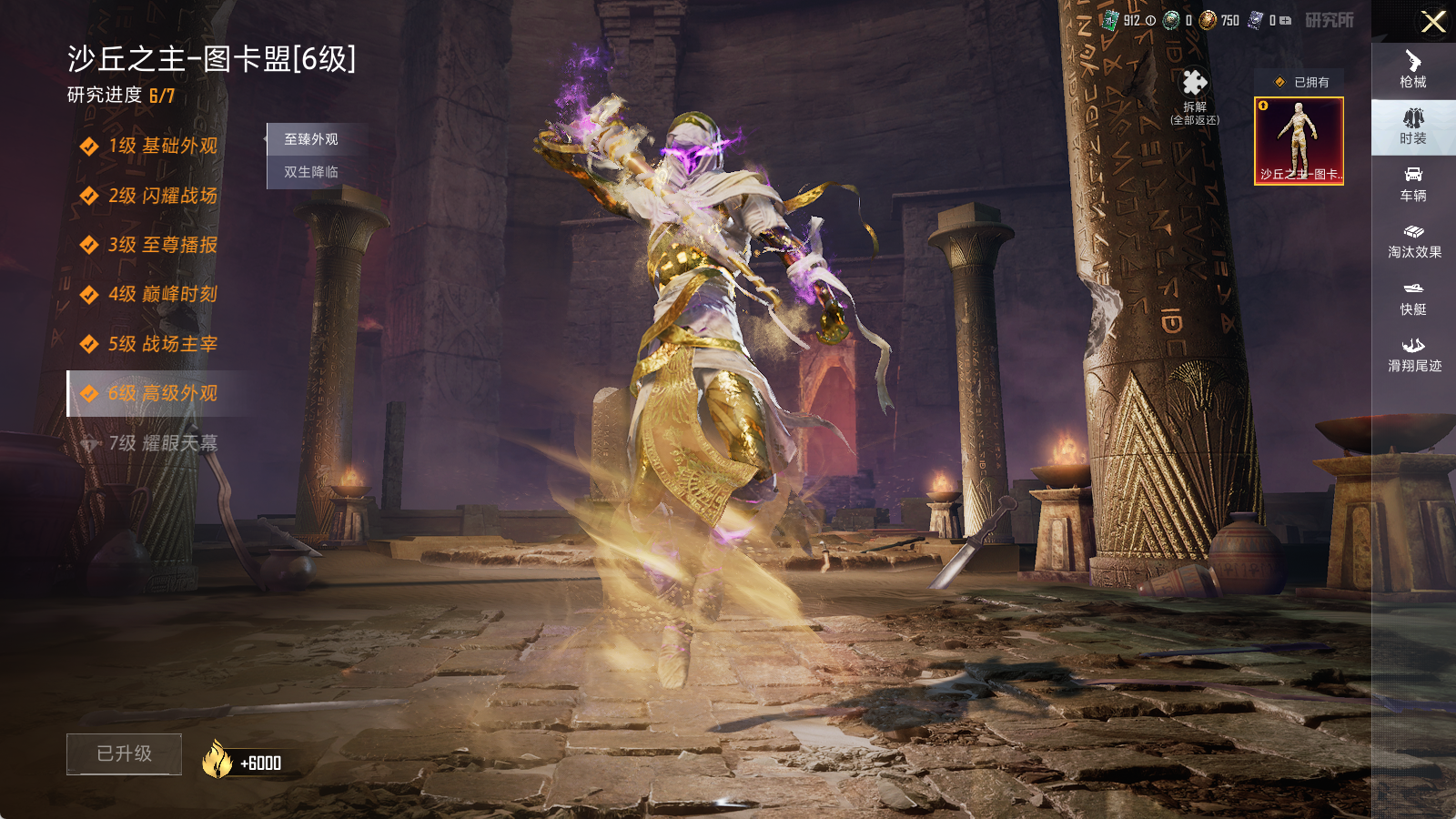View level 4 巅峰时刻 entry

coord(162,294)
